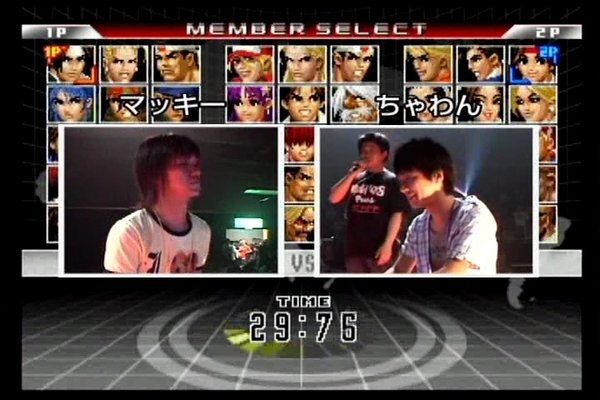Select Rugal's blond mustached portrait
Viewport: 600px width, 400px height.
[x=299, y=224]
